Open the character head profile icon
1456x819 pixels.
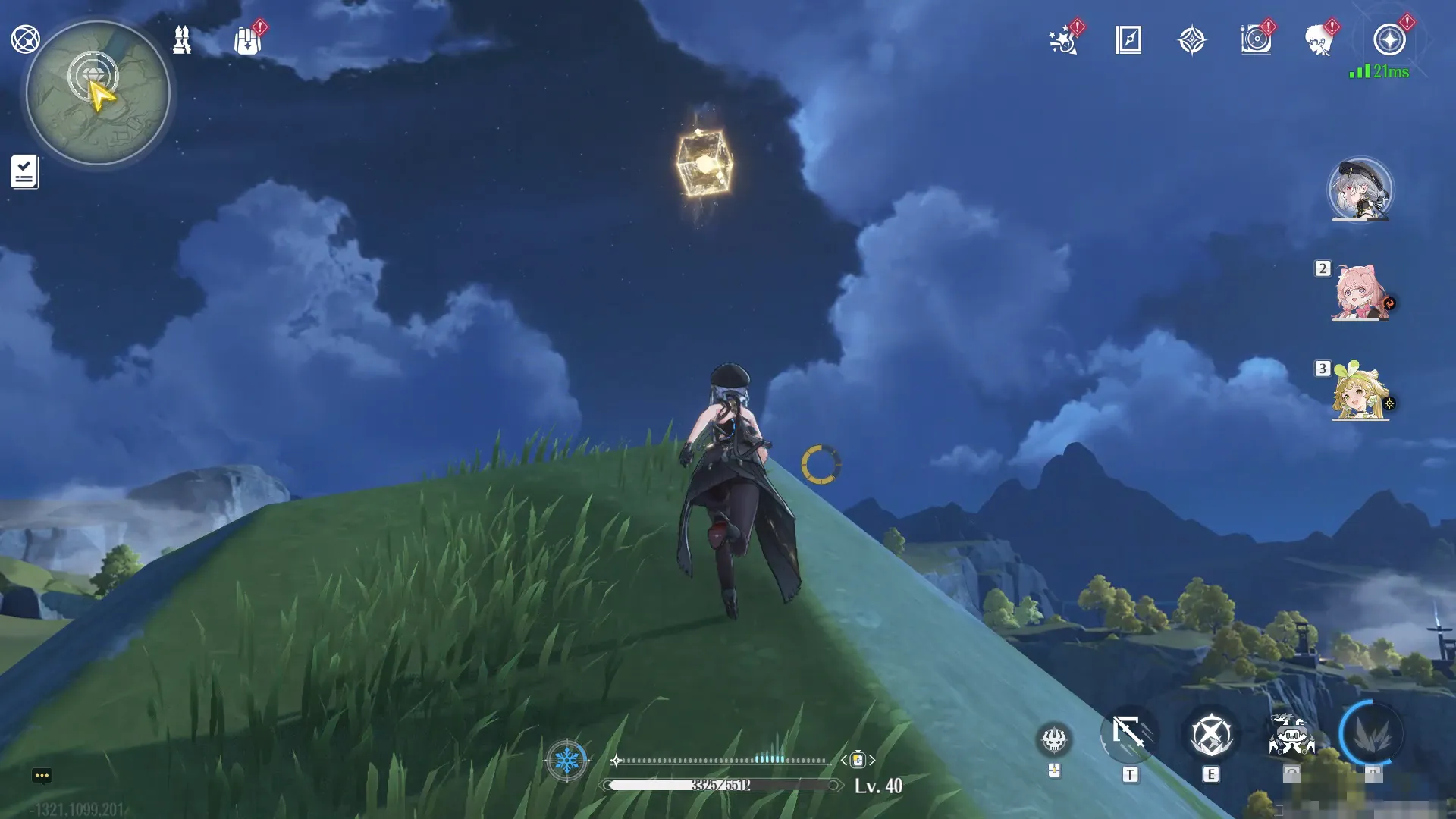[x=1319, y=40]
